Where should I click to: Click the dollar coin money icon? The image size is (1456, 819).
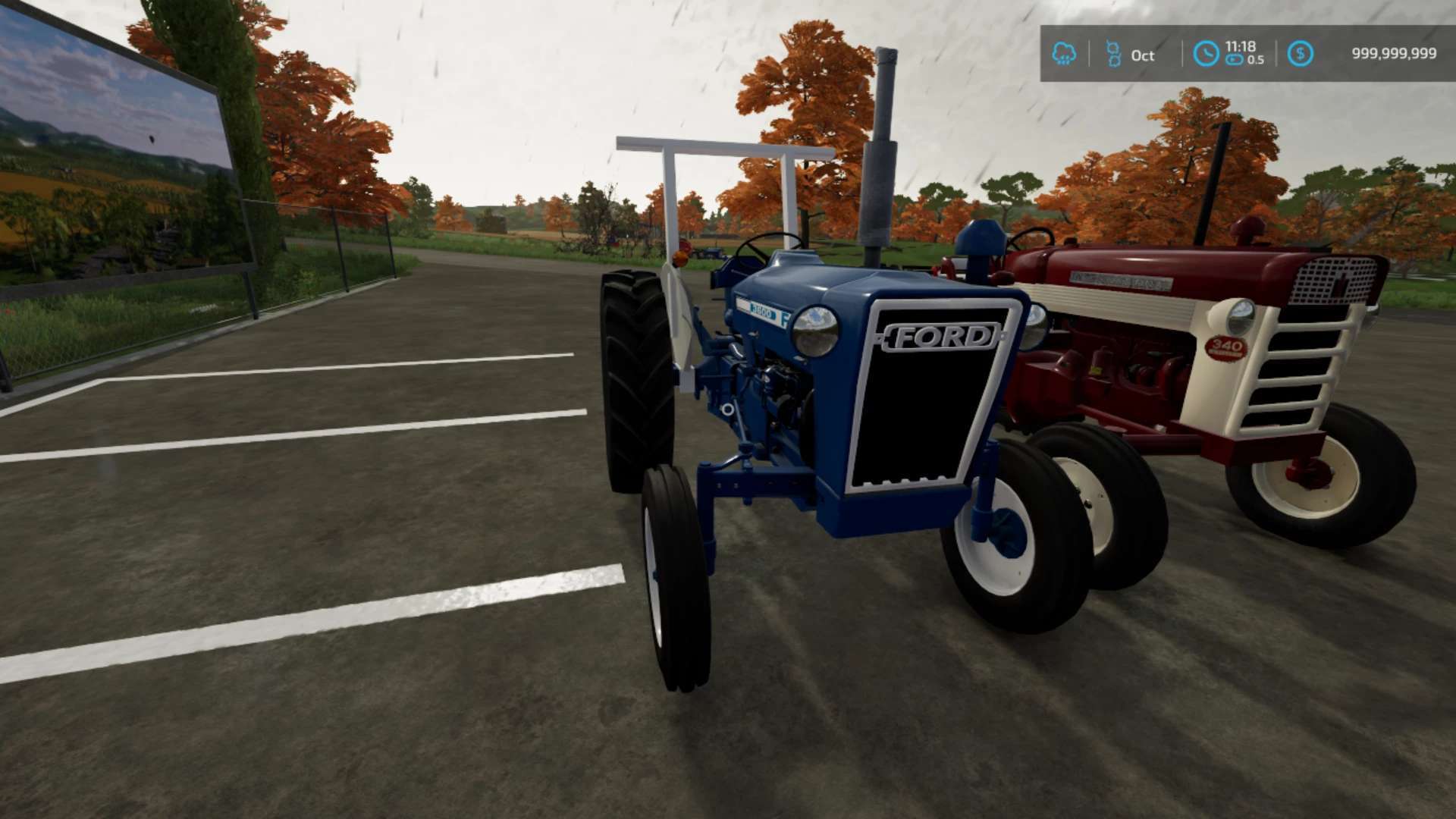(x=1300, y=53)
